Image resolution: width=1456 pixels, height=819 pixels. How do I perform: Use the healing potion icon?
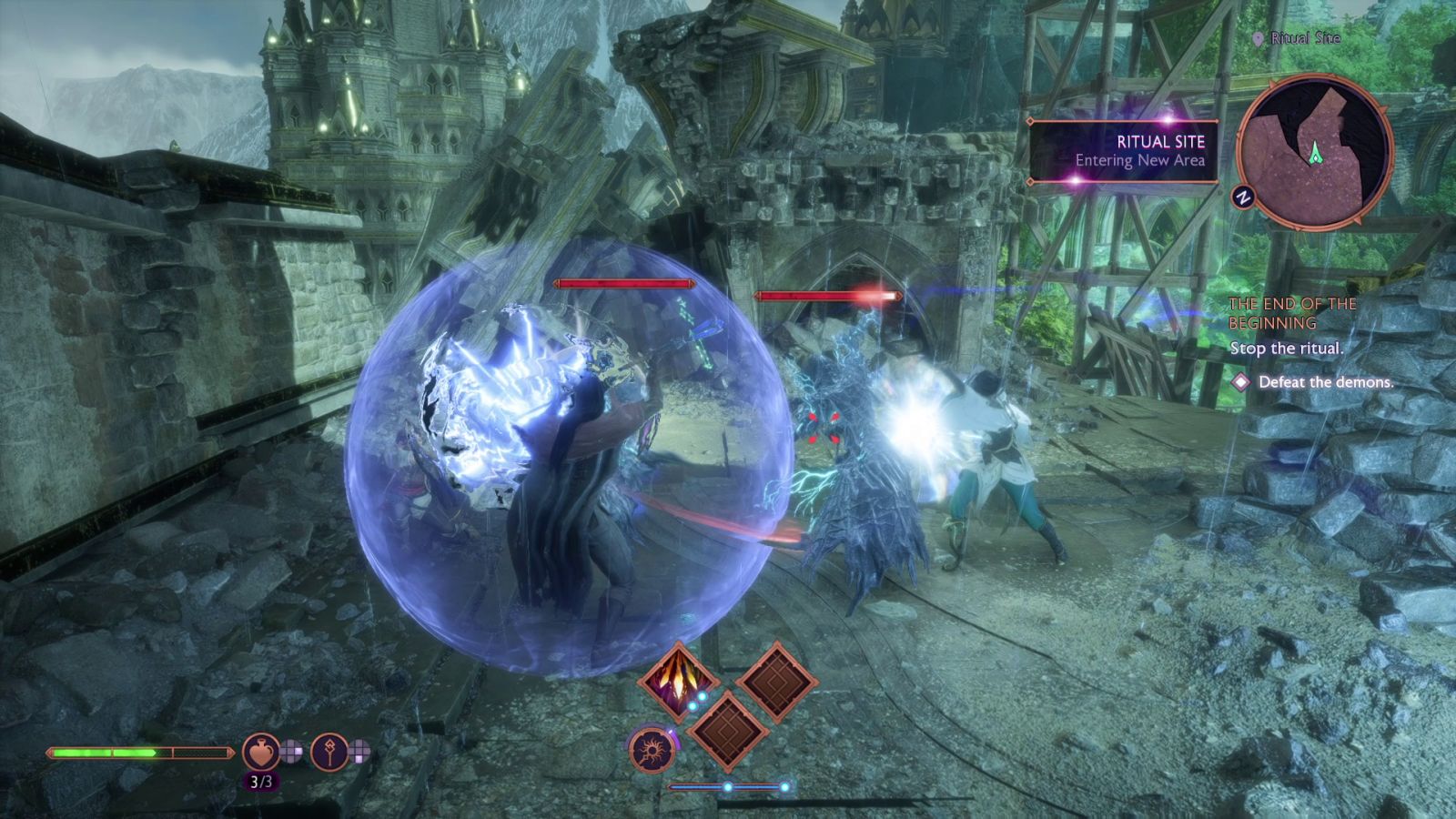(x=260, y=752)
